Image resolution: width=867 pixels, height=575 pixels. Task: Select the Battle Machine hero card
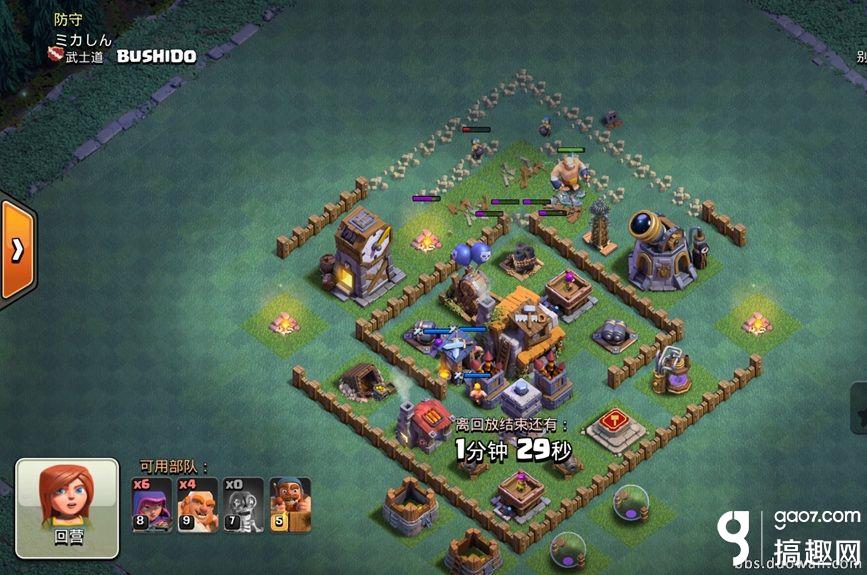289,504
